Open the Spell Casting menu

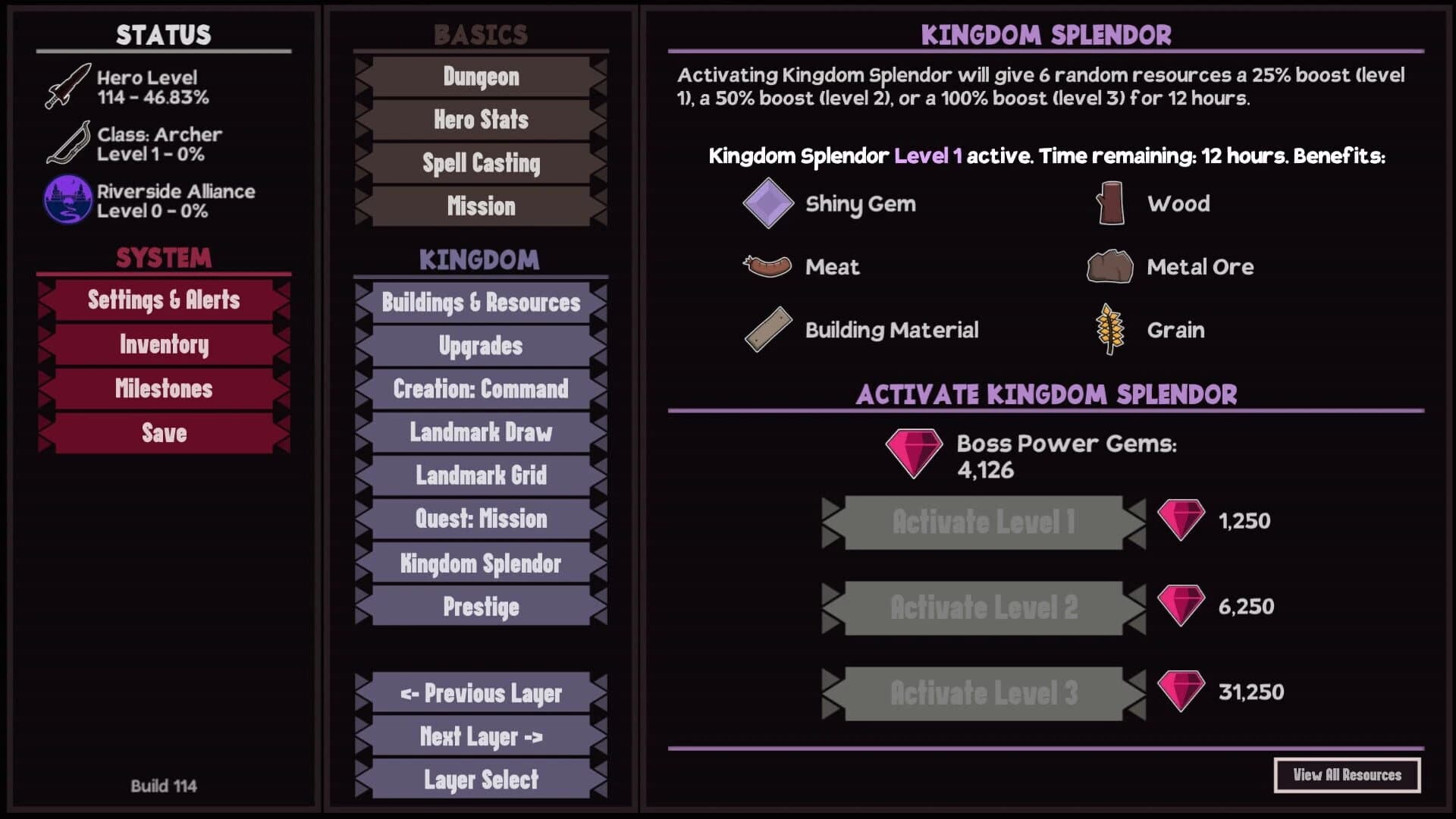[479, 163]
